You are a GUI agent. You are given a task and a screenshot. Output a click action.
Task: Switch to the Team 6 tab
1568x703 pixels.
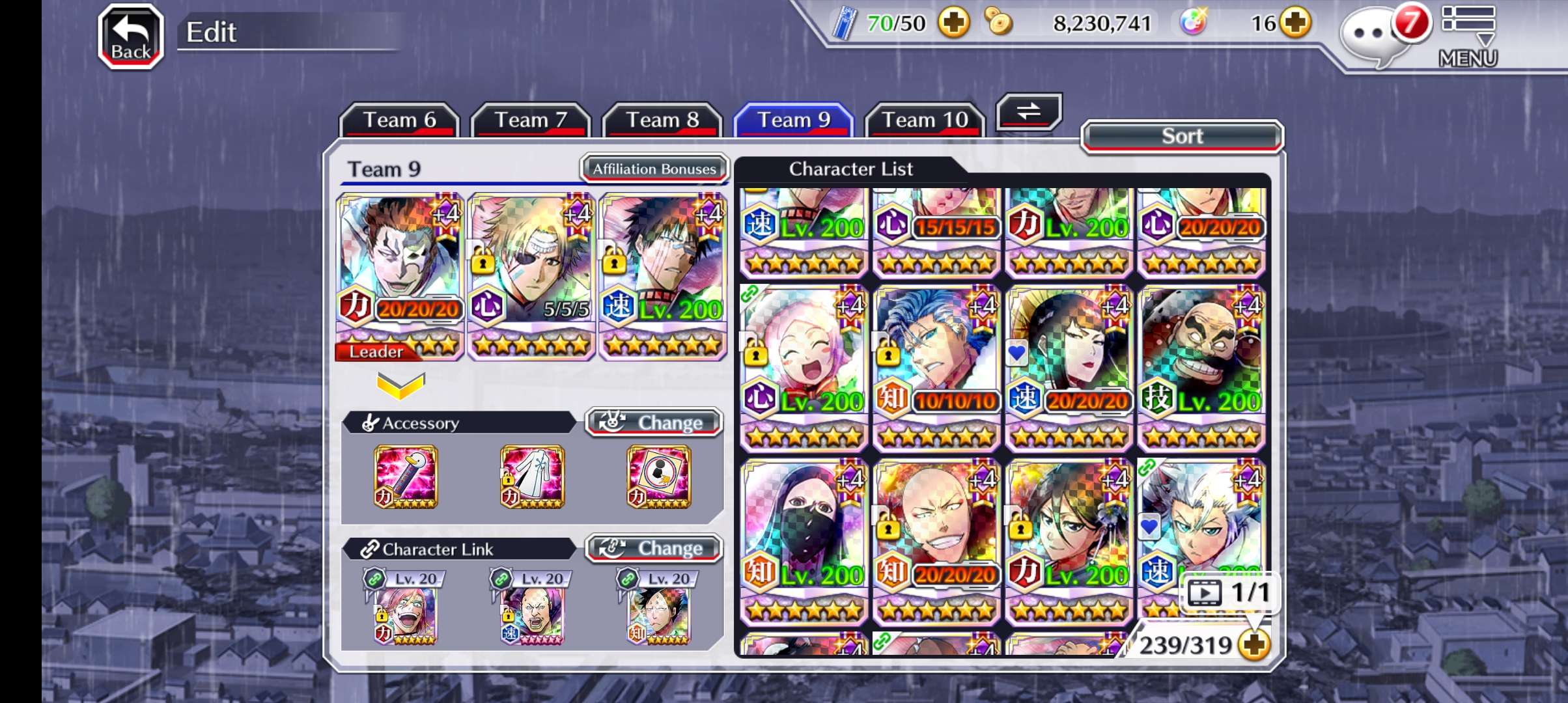pos(399,120)
